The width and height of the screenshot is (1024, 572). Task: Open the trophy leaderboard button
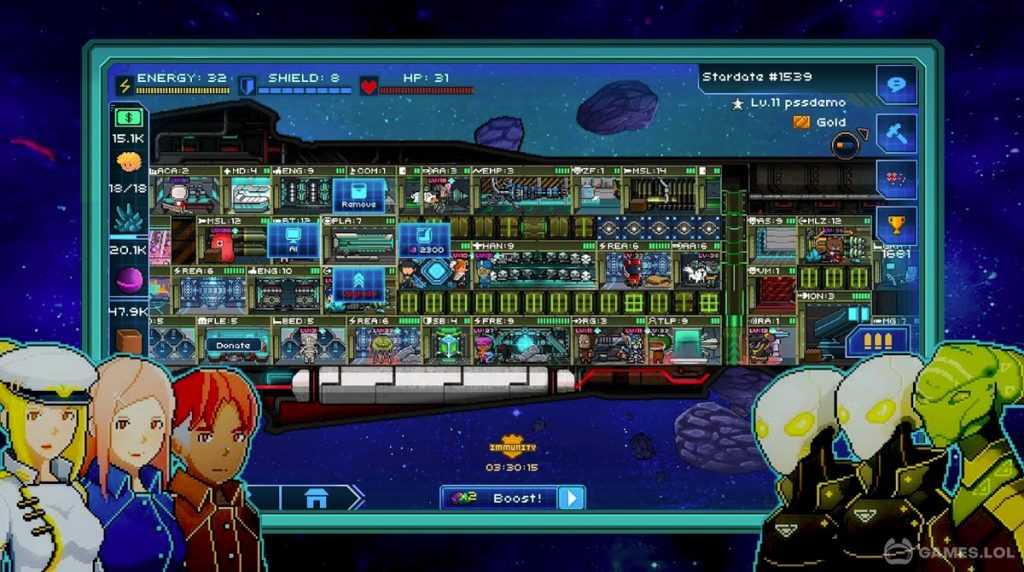(896, 226)
